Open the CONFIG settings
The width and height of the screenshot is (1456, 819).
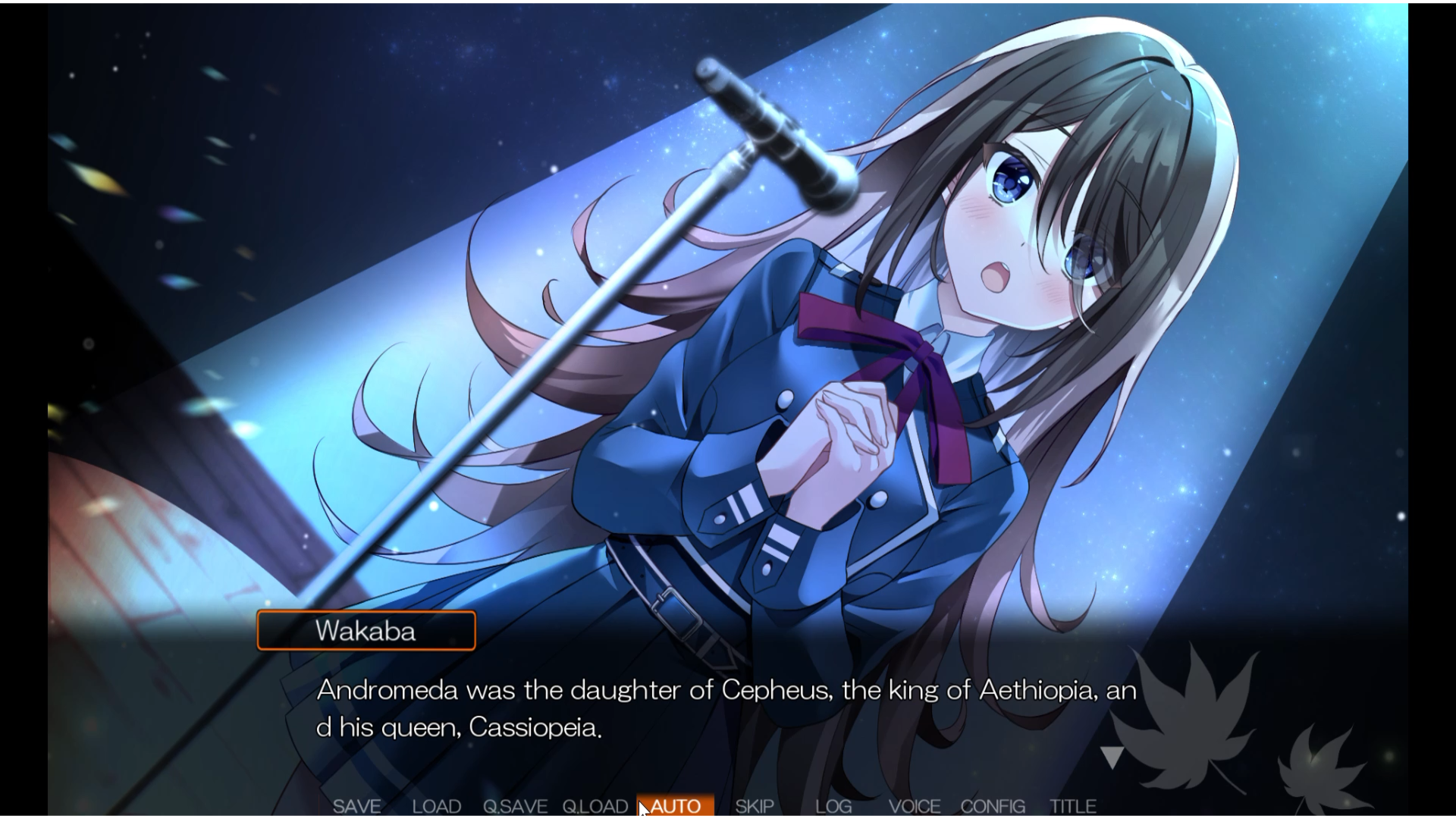pyautogui.click(x=993, y=807)
